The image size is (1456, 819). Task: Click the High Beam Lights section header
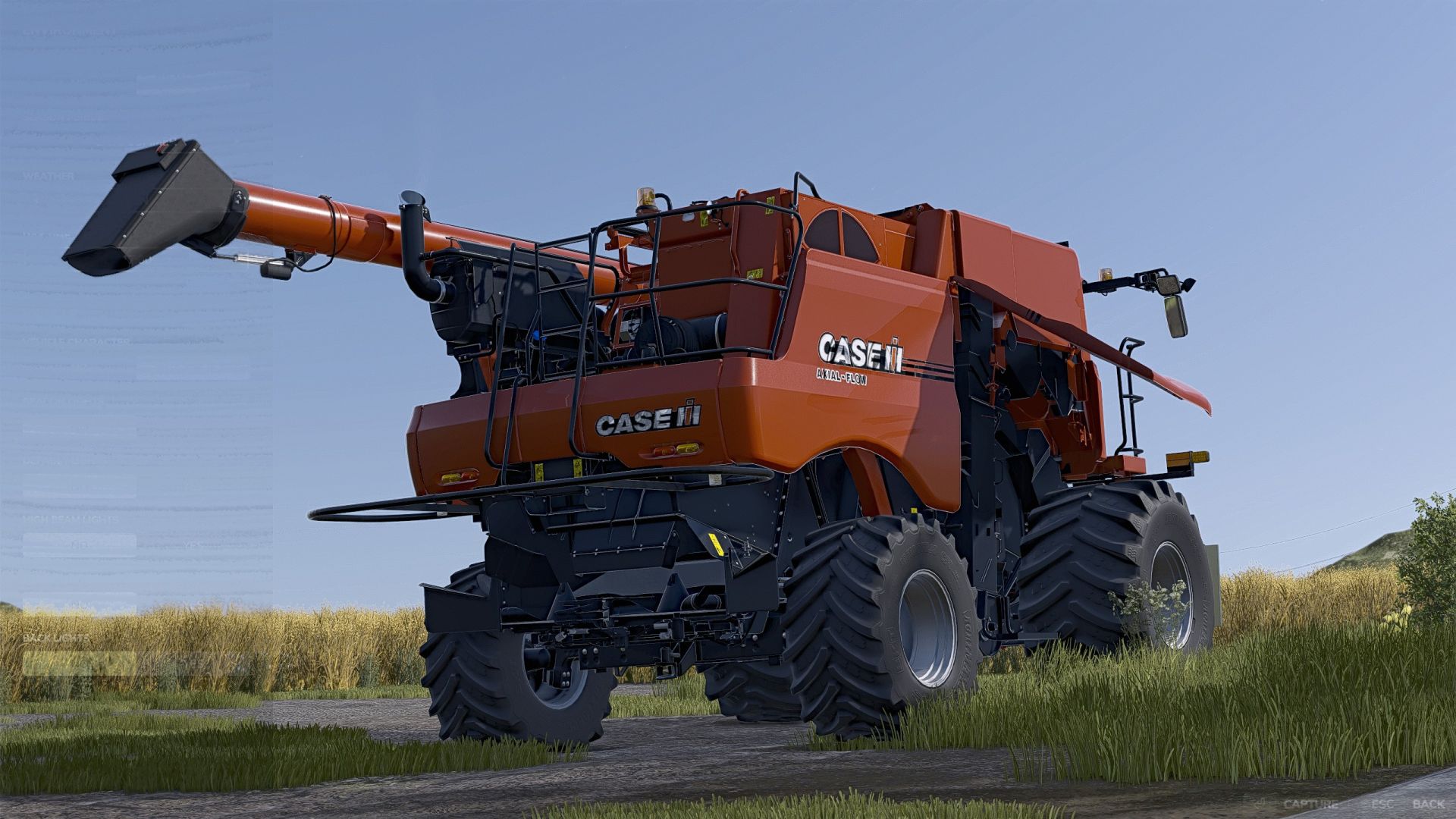[71, 519]
